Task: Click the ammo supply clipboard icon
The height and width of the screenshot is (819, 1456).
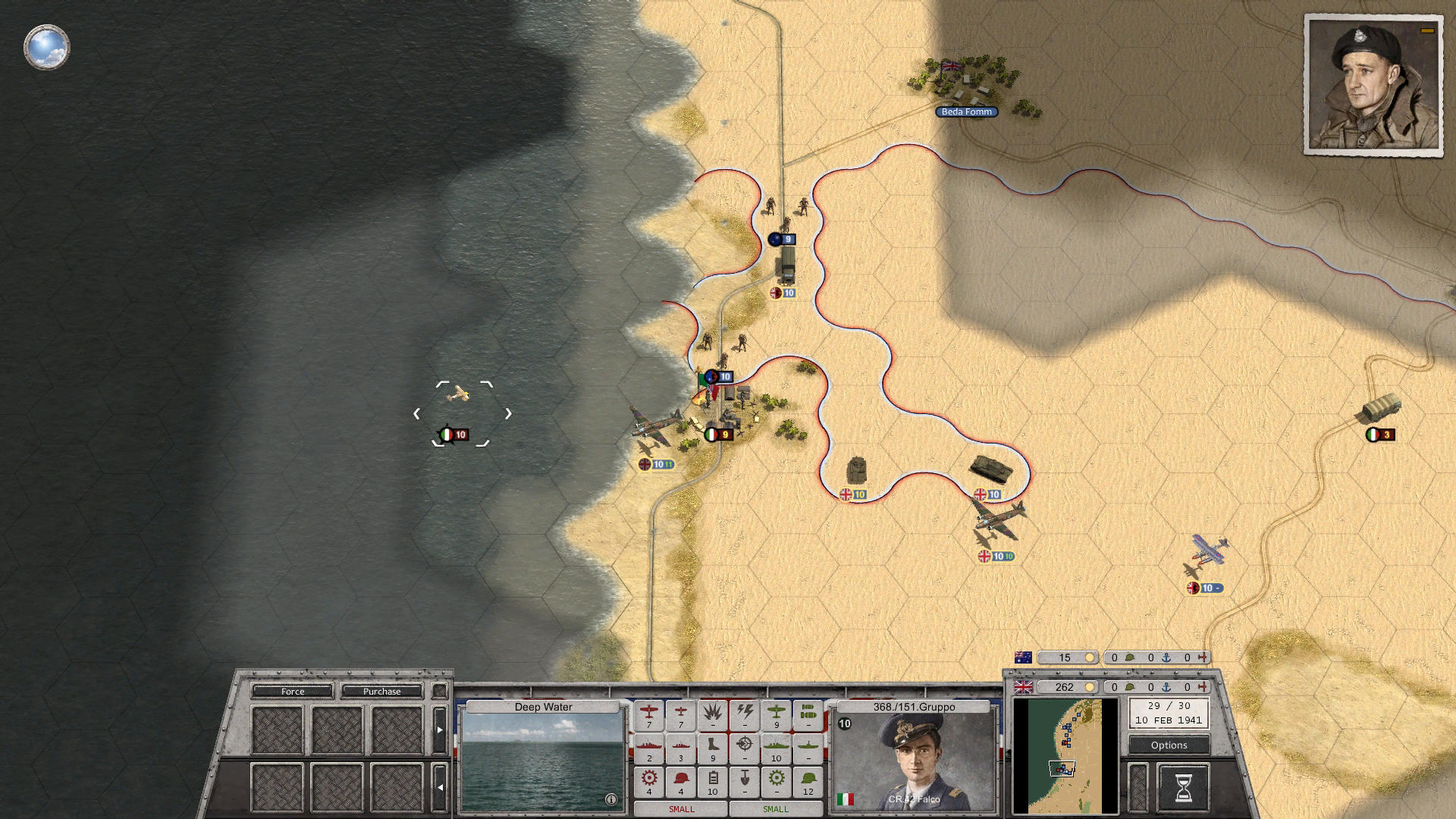Action: tap(713, 778)
